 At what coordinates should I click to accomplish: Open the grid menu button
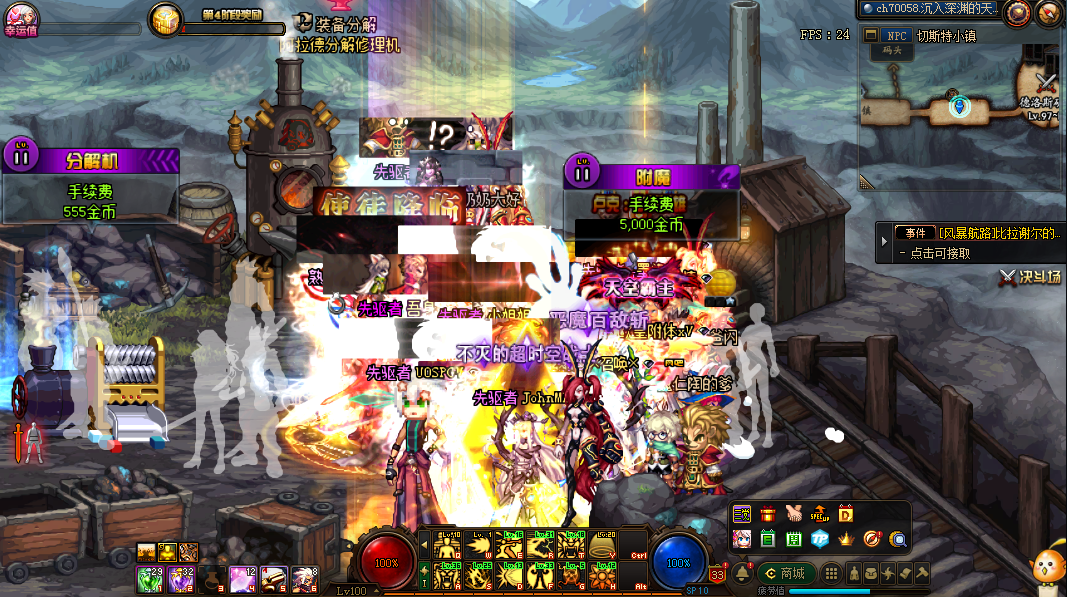(x=831, y=573)
